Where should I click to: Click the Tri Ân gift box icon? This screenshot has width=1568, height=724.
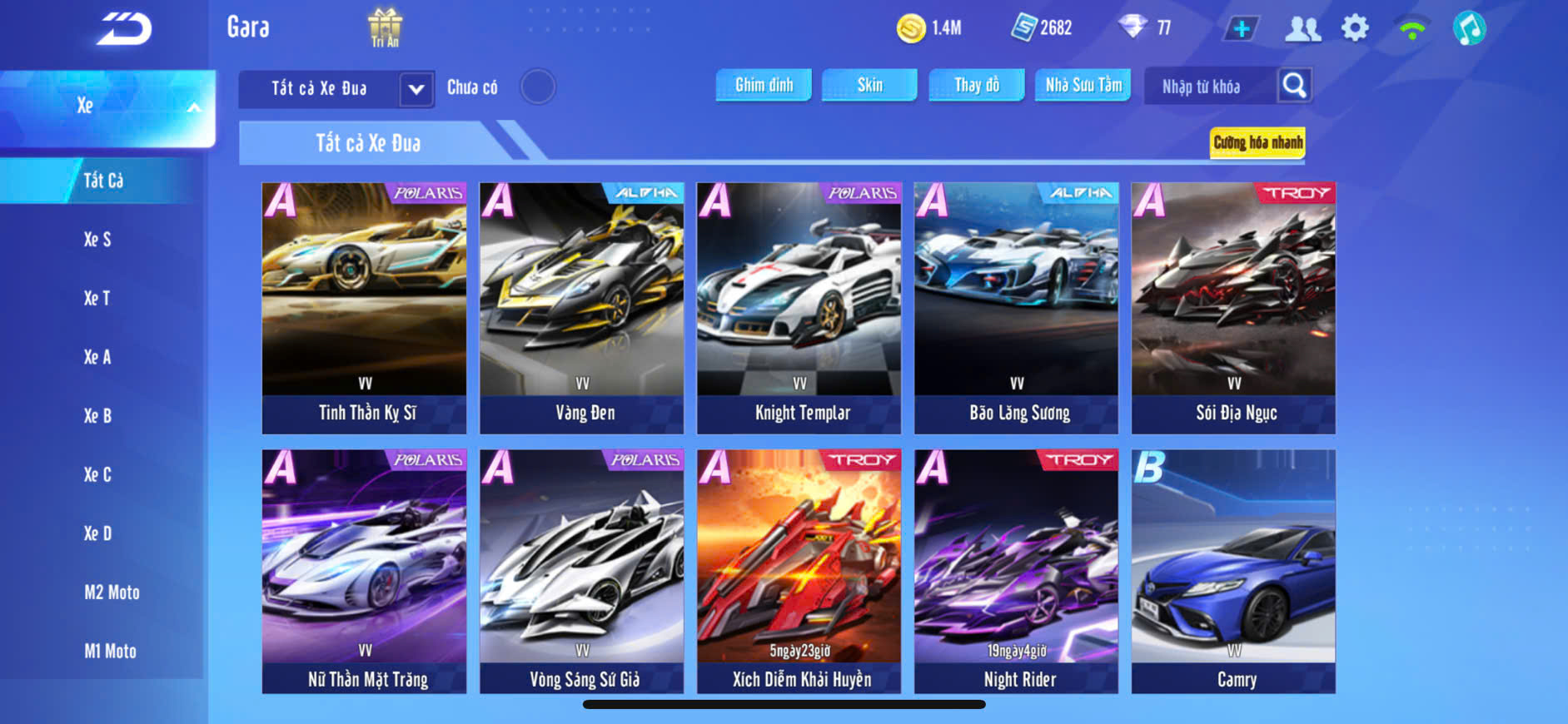pos(385,27)
